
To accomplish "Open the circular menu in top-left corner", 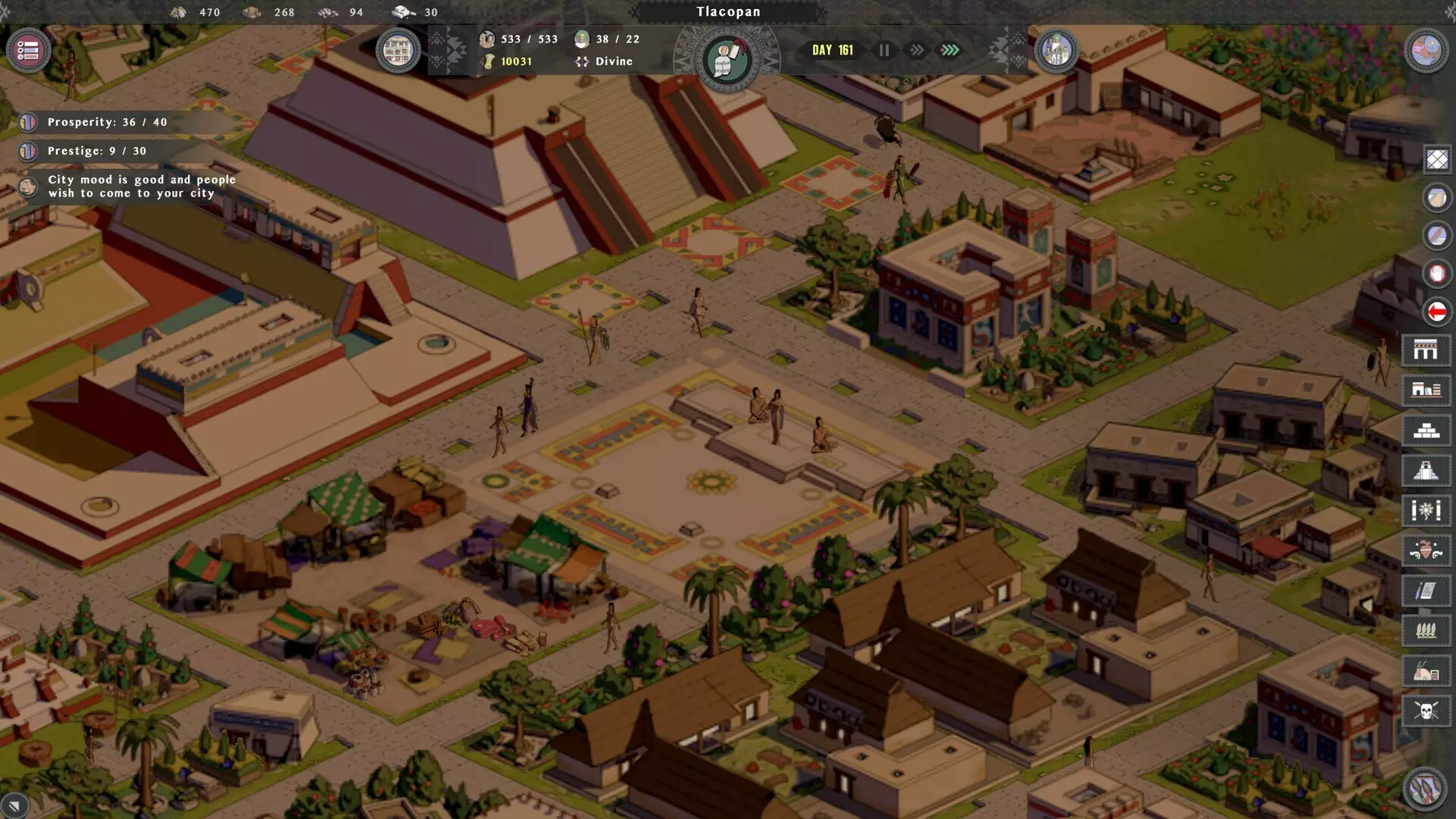I will coord(27,52).
